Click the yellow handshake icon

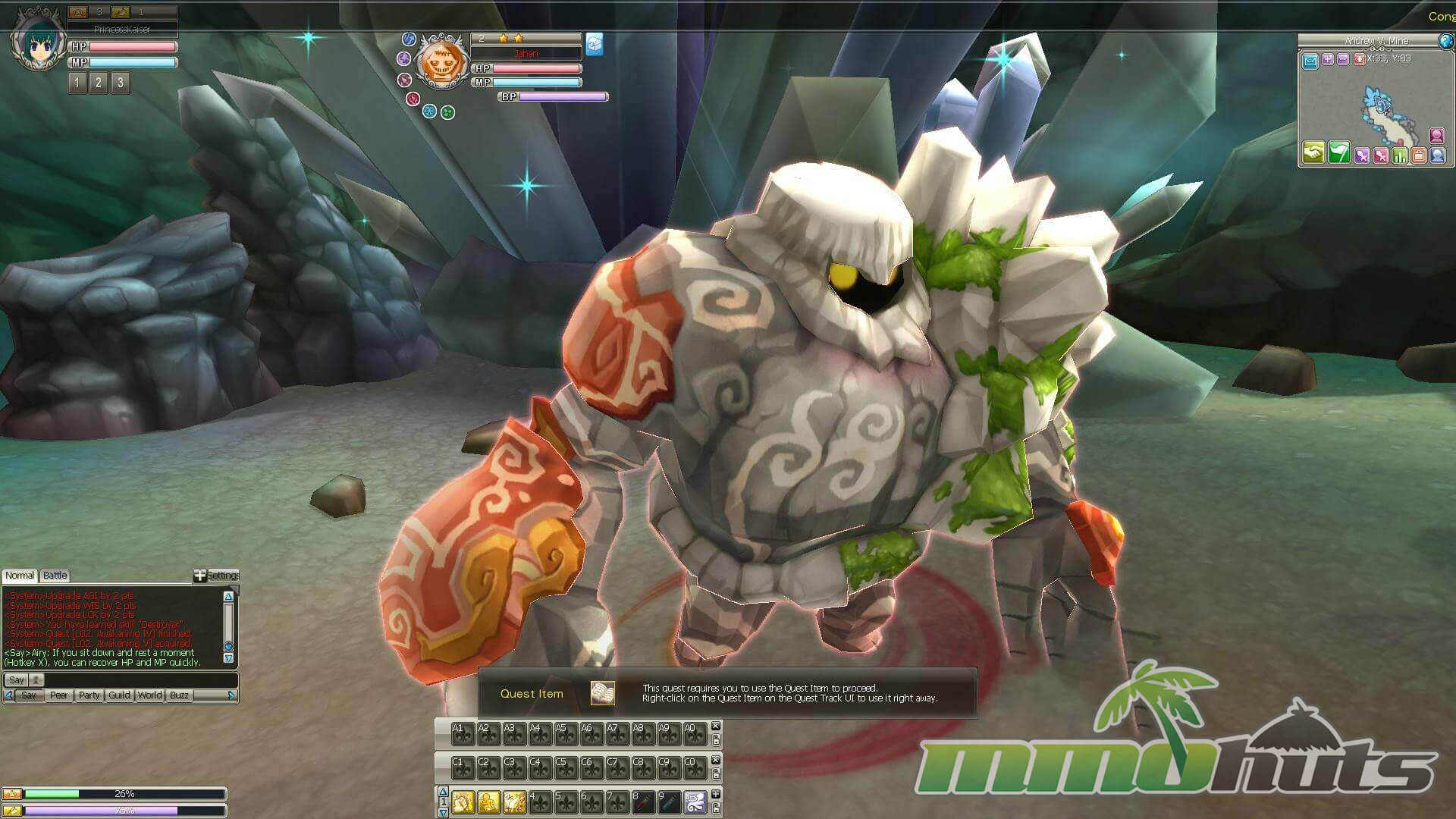[x=1313, y=153]
